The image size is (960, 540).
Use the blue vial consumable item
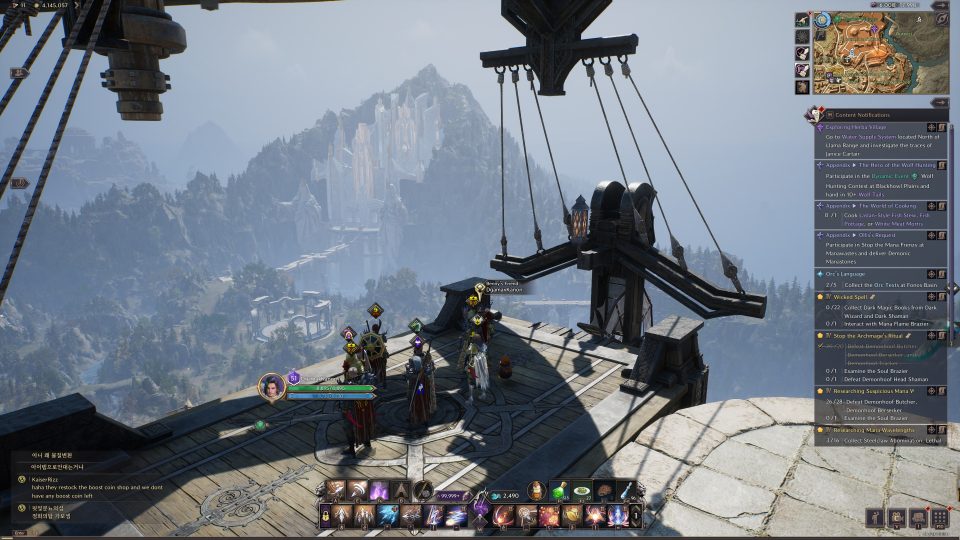point(626,490)
